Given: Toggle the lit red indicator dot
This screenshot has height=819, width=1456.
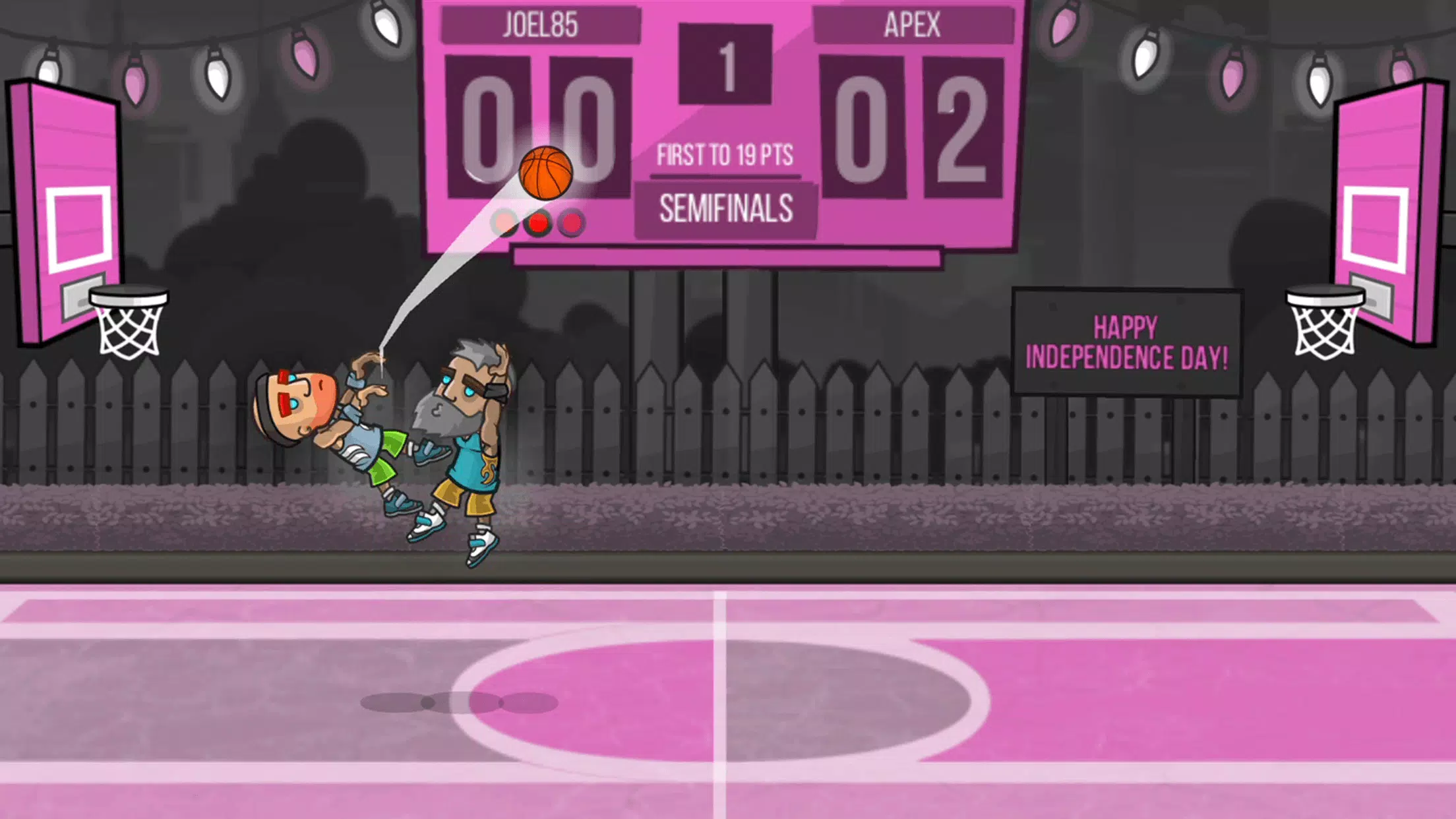Looking at the screenshot, I should pos(538,224).
